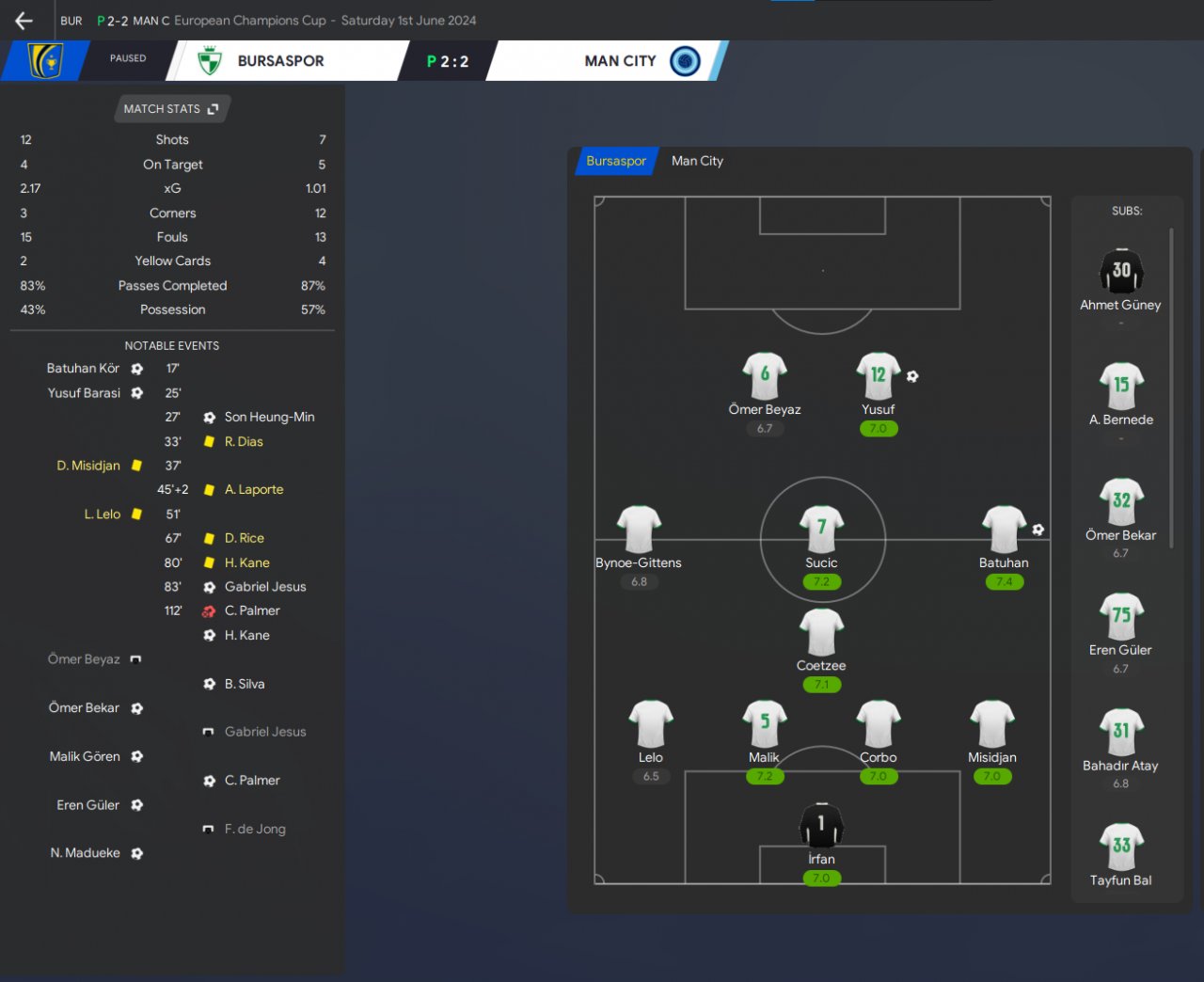Viewport: 1204px width, 982px height.
Task: Click Son Heung-Min's goal event
Action: [x=269, y=417]
